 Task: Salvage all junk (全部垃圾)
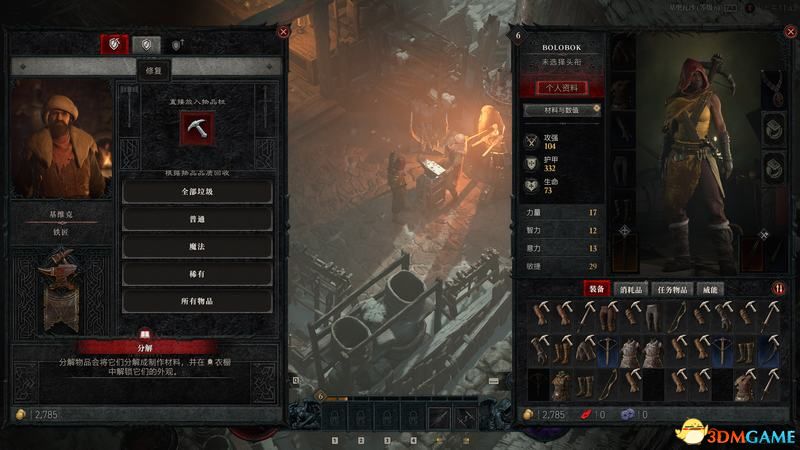197,191
